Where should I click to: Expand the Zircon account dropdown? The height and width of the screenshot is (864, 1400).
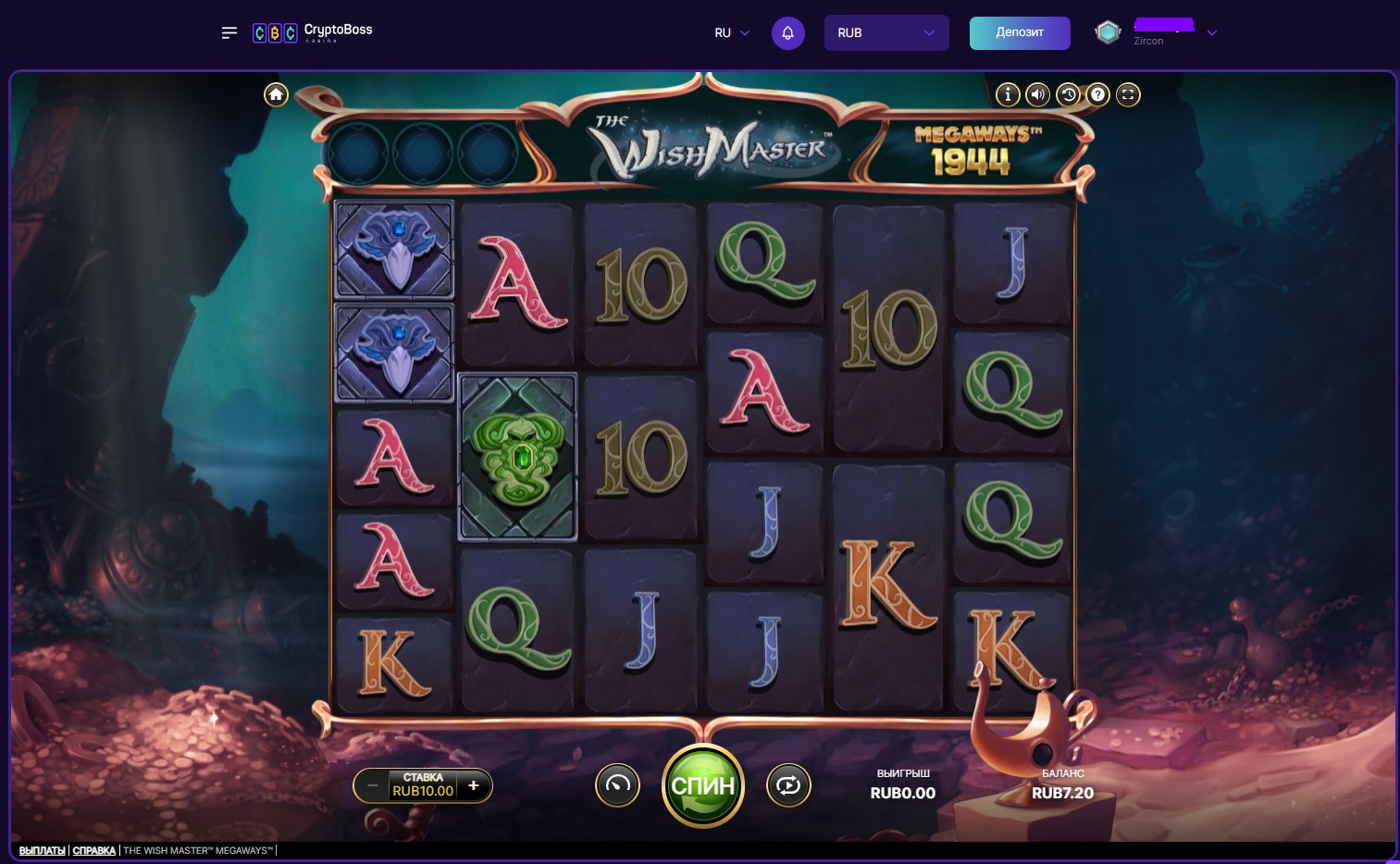click(1212, 33)
